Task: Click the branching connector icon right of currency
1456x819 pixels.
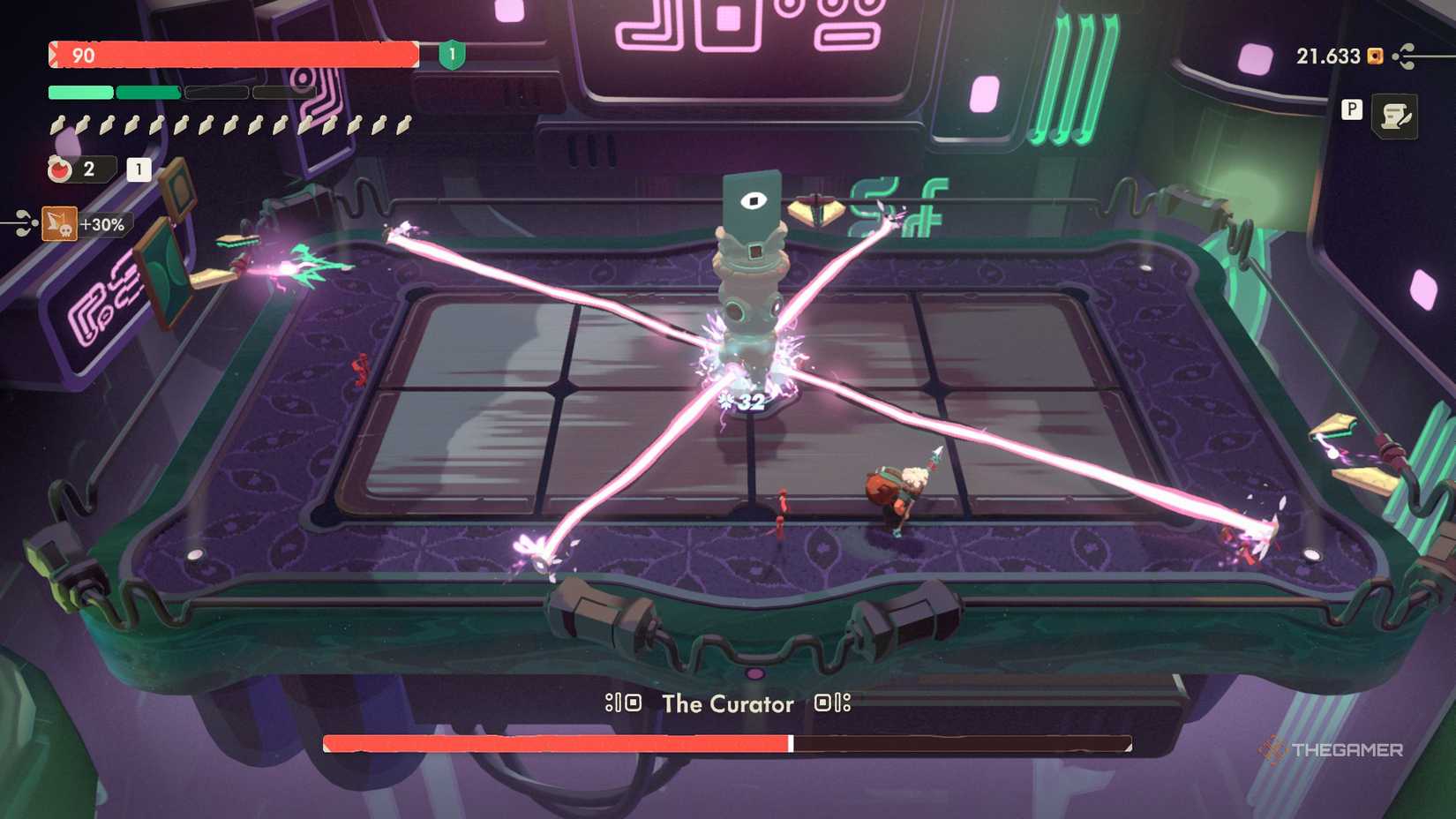Action: (1402, 56)
